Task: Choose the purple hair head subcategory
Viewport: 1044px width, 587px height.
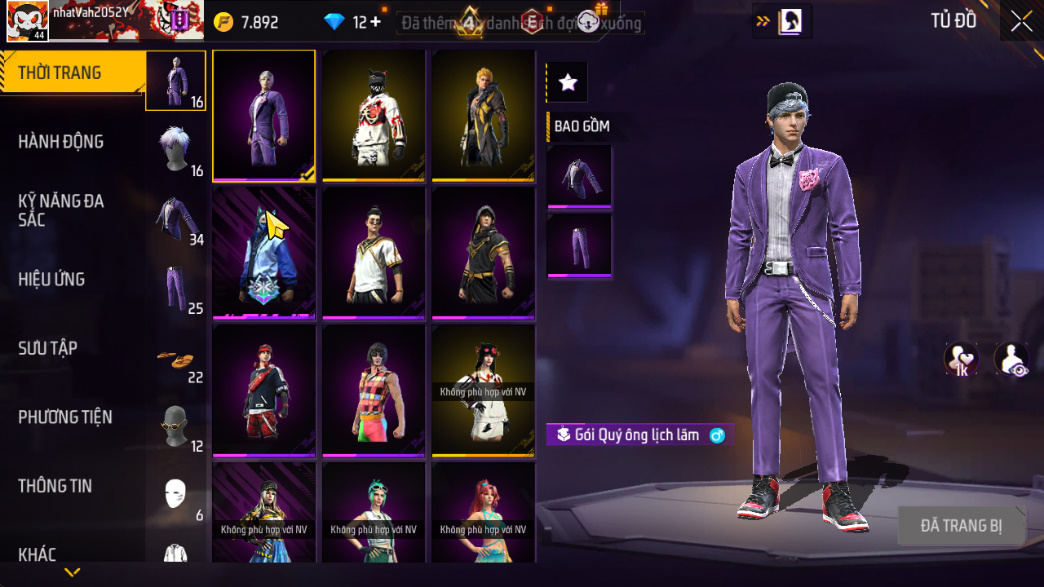Action: 176,147
